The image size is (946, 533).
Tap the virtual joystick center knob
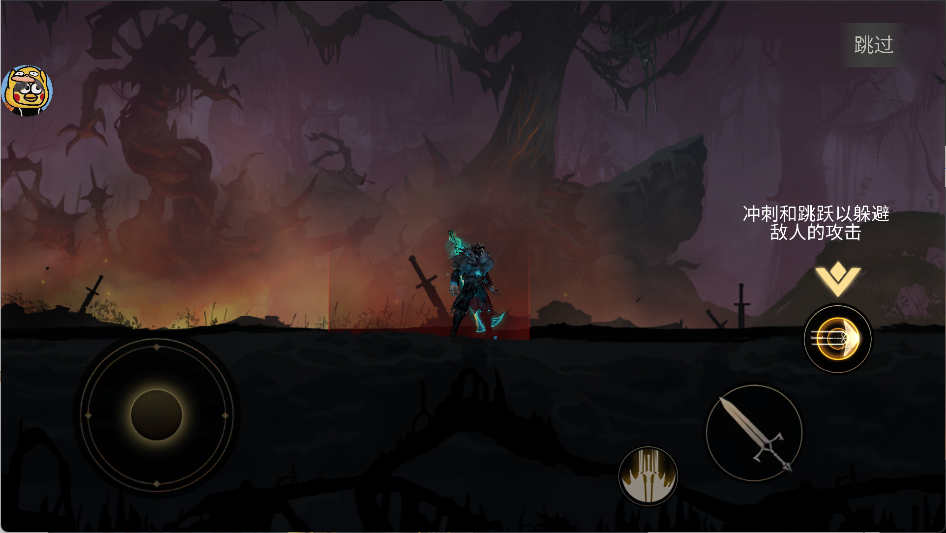coord(156,414)
